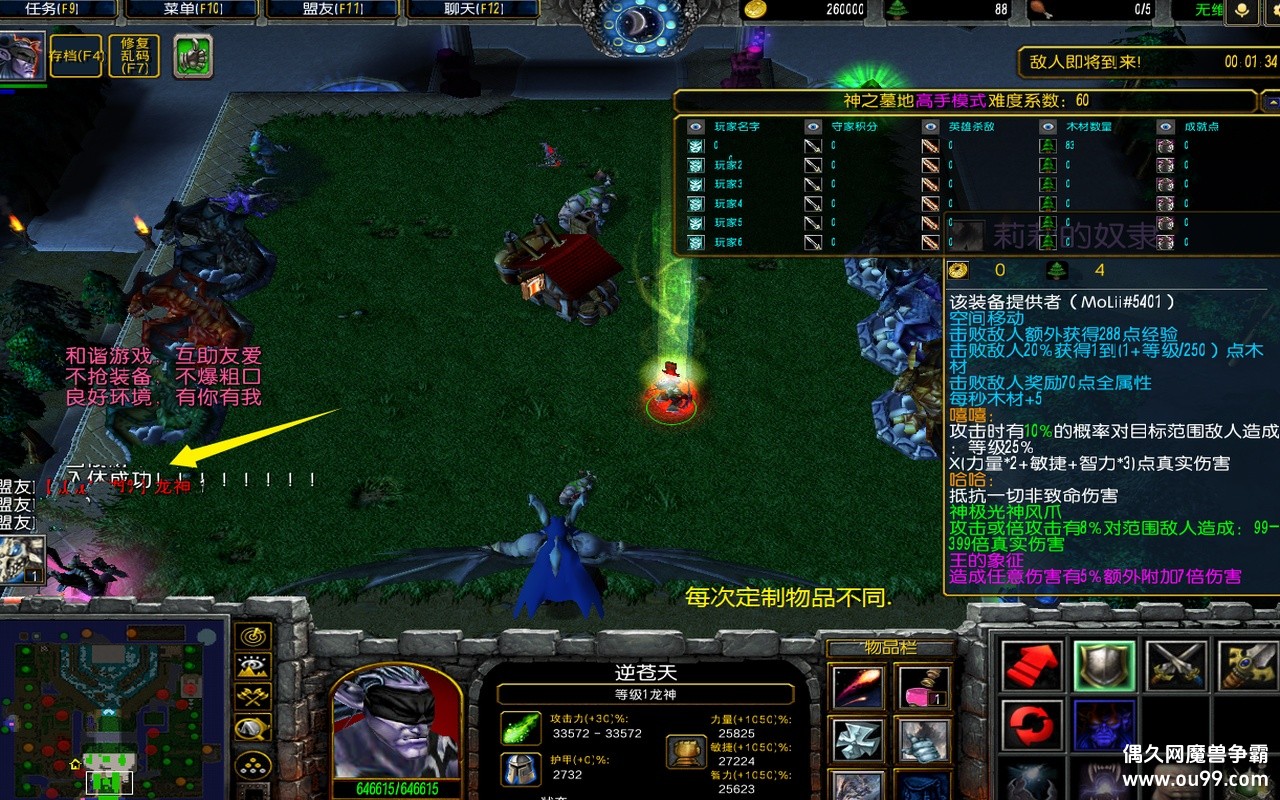Screen dimensions: 1280x800
Task: Use the pink potion item with charge 1
Action: pyautogui.click(x=922, y=687)
